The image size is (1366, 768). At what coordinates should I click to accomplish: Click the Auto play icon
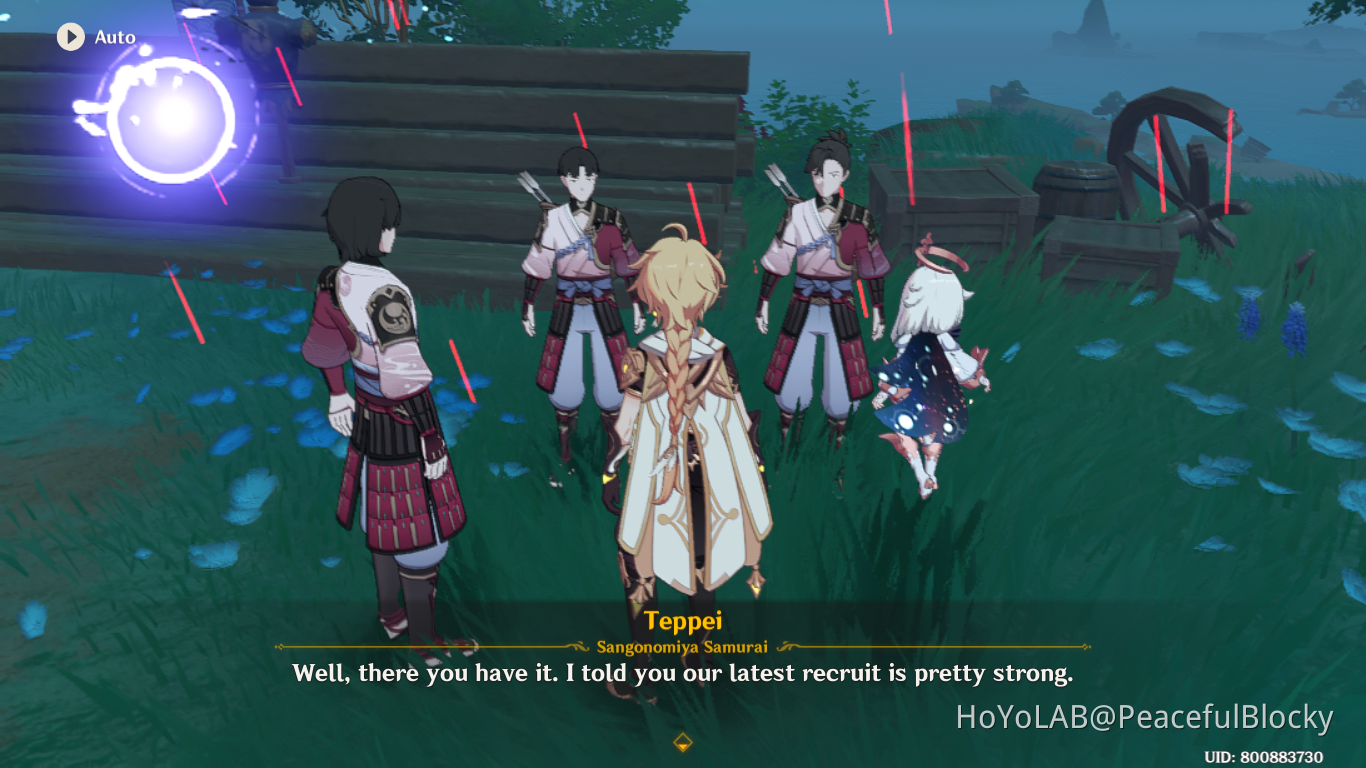pos(69,37)
